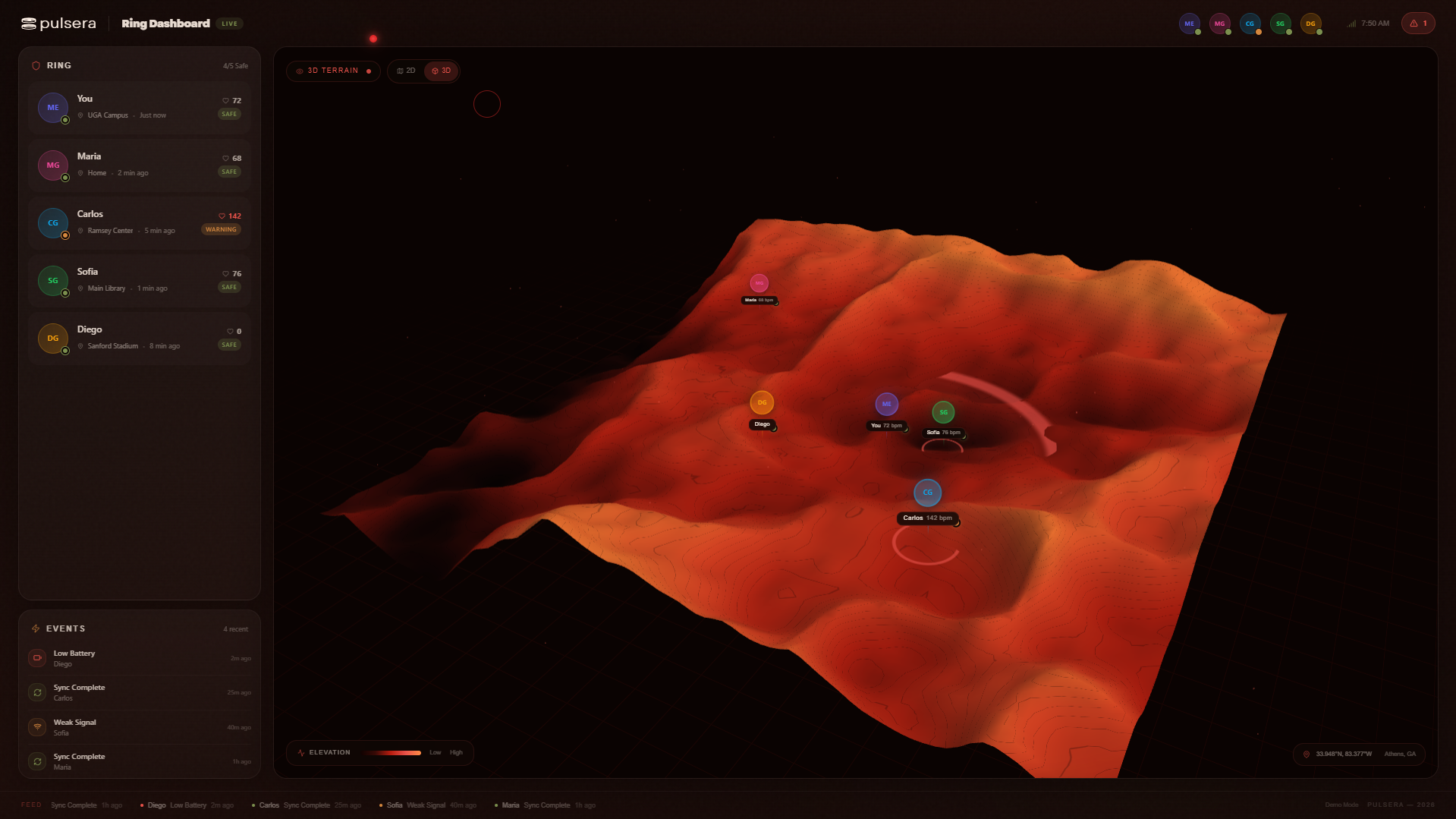Click Diego's DG marker on the map
The width and height of the screenshot is (1456, 819).
(x=762, y=403)
